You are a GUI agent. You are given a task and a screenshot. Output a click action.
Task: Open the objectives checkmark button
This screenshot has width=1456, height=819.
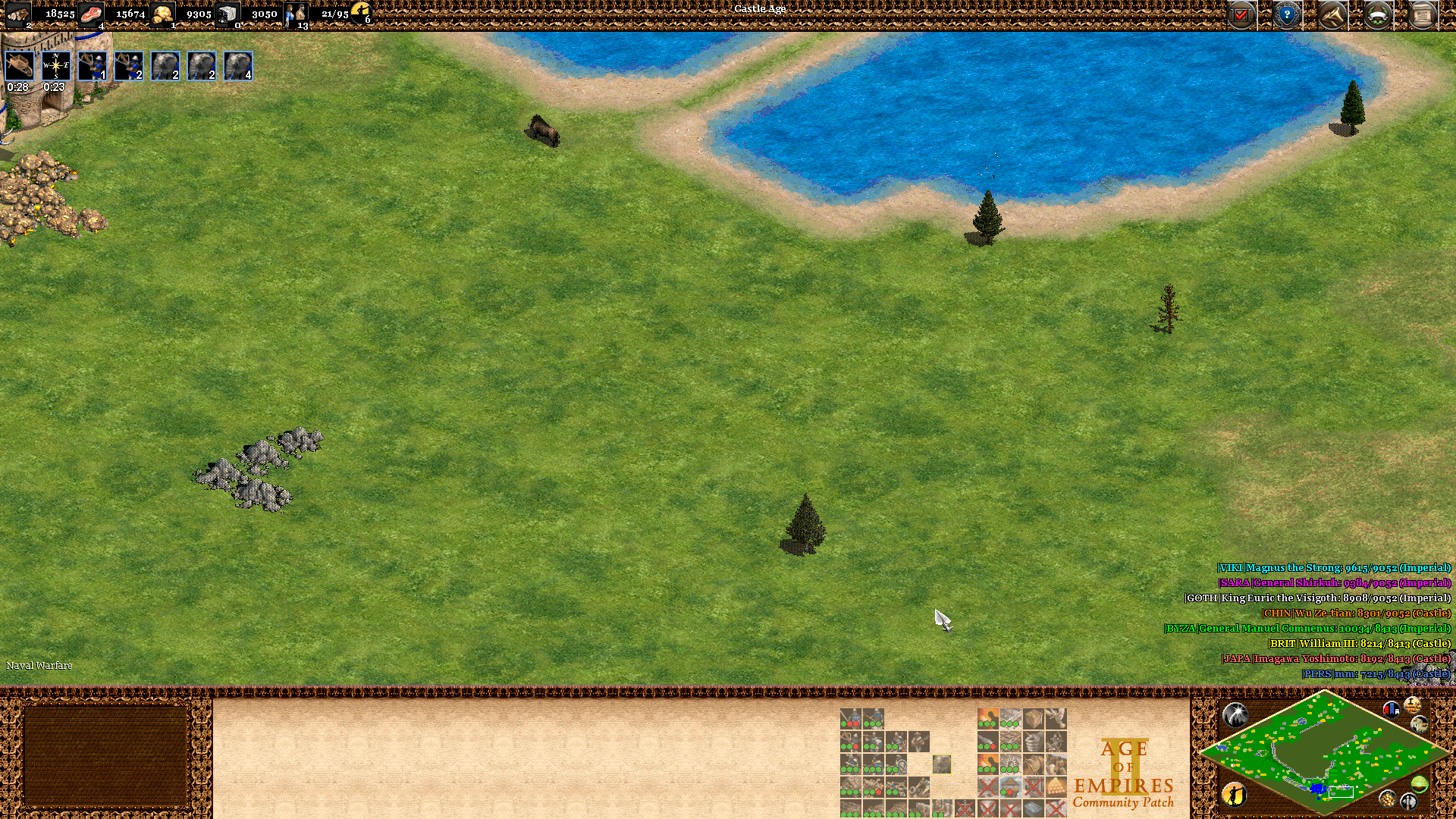click(x=1241, y=14)
